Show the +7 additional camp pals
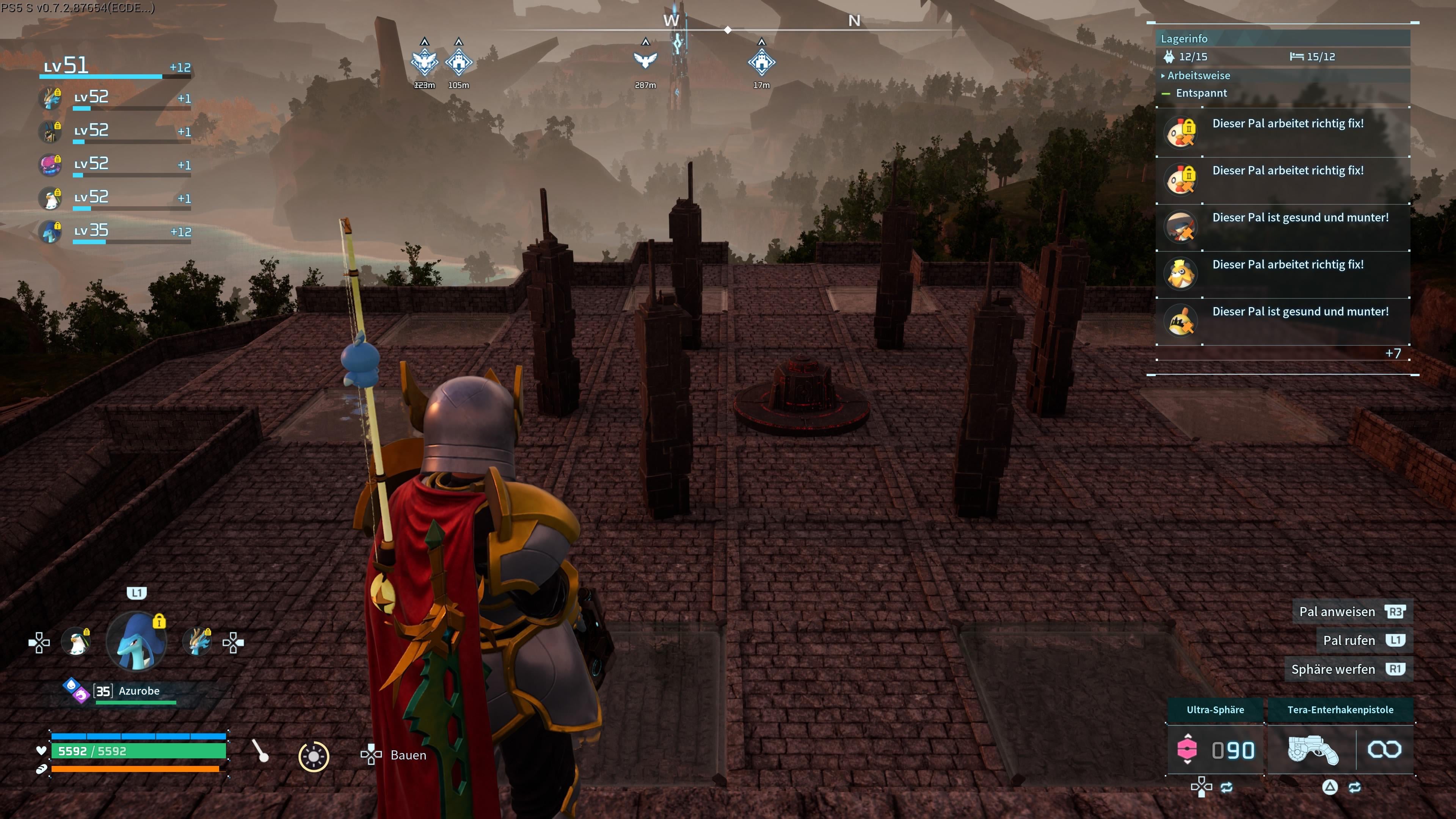Image resolution: width=1456 pixels, height=819 pixels. [1393, 354]
